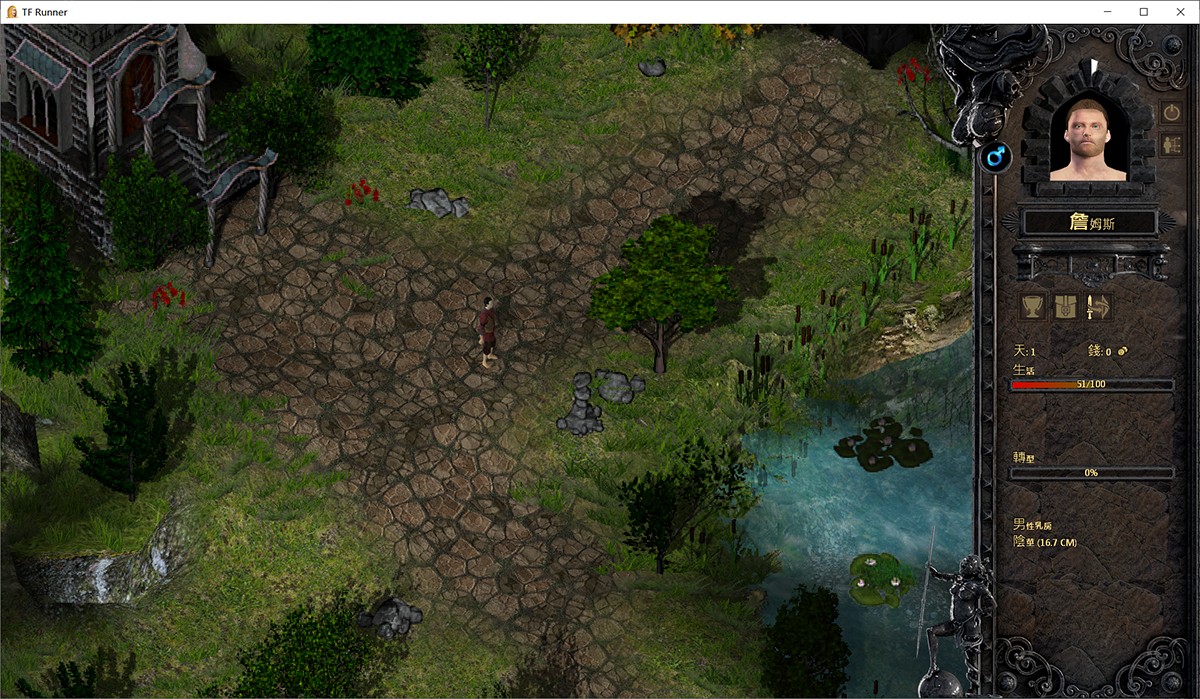This screenshot has height=699, width=1200.
Task: Click the power button icon
Action: click(x=1171, y=112)
